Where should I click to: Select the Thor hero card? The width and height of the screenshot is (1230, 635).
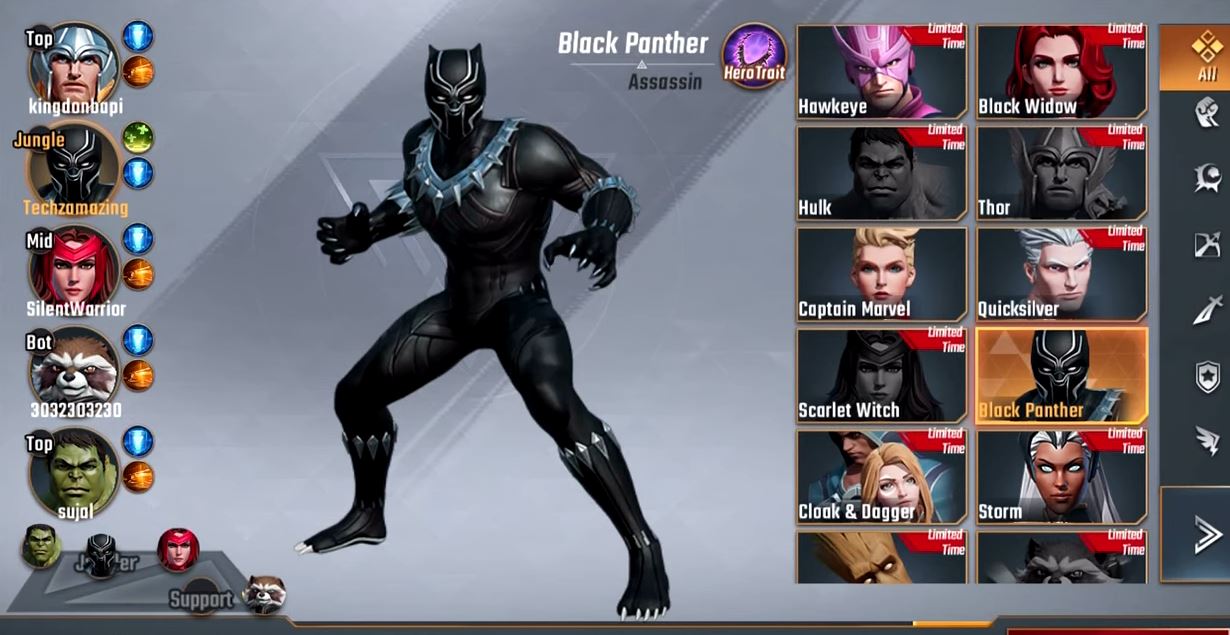click(x=1061, y=174)
